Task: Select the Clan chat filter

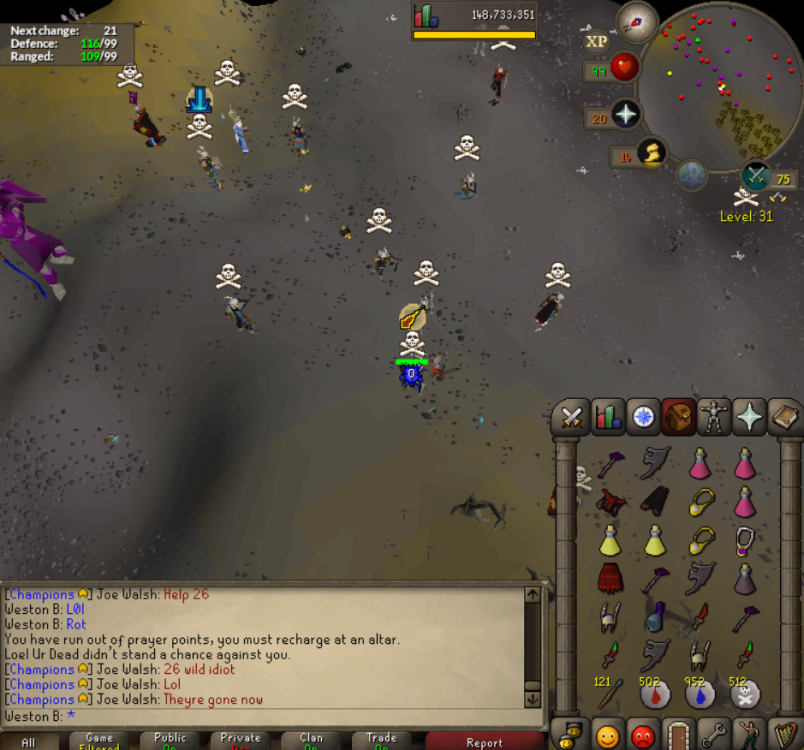Action: coord(311,741)
